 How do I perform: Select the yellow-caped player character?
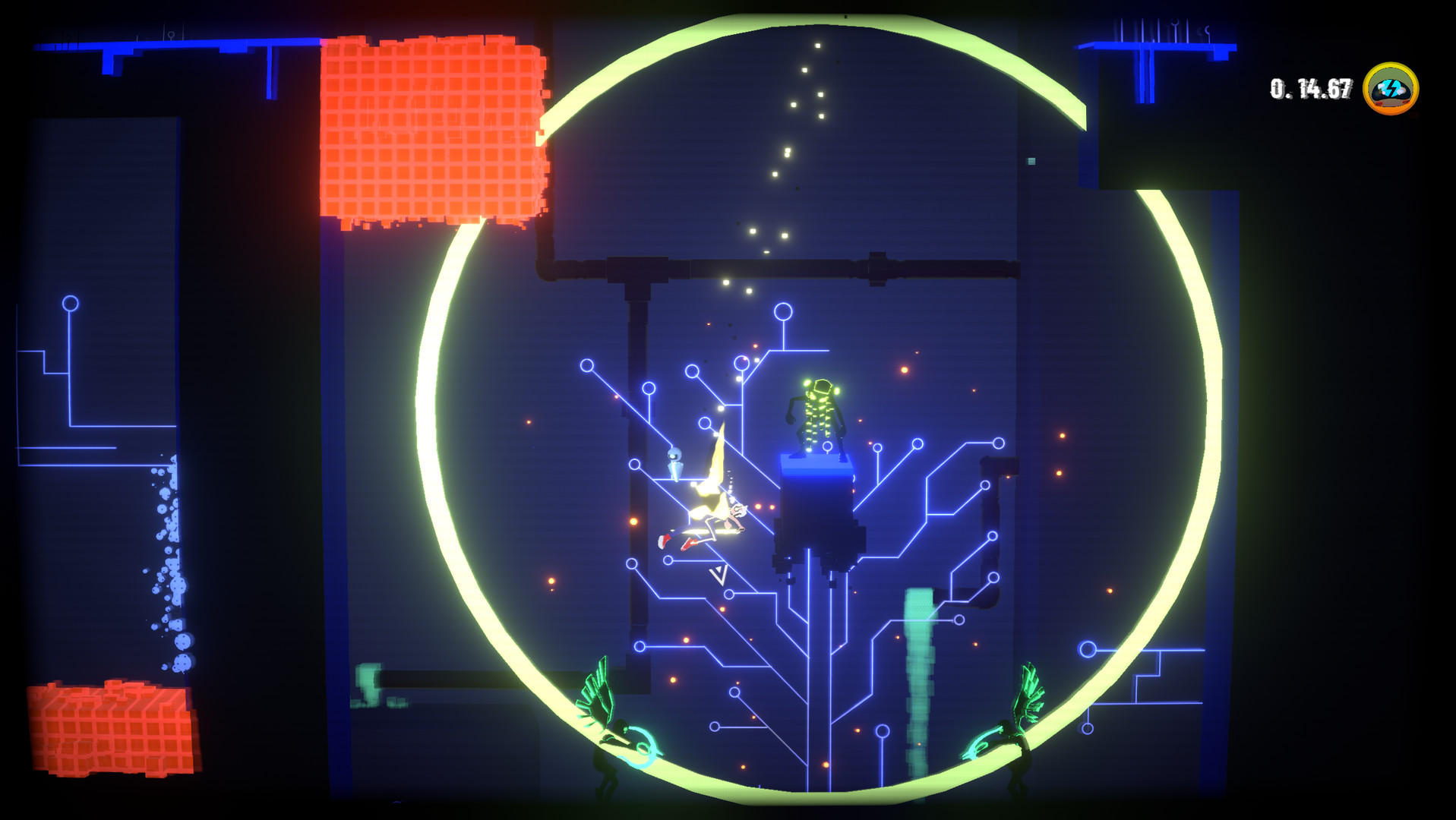tap(710, 509)
